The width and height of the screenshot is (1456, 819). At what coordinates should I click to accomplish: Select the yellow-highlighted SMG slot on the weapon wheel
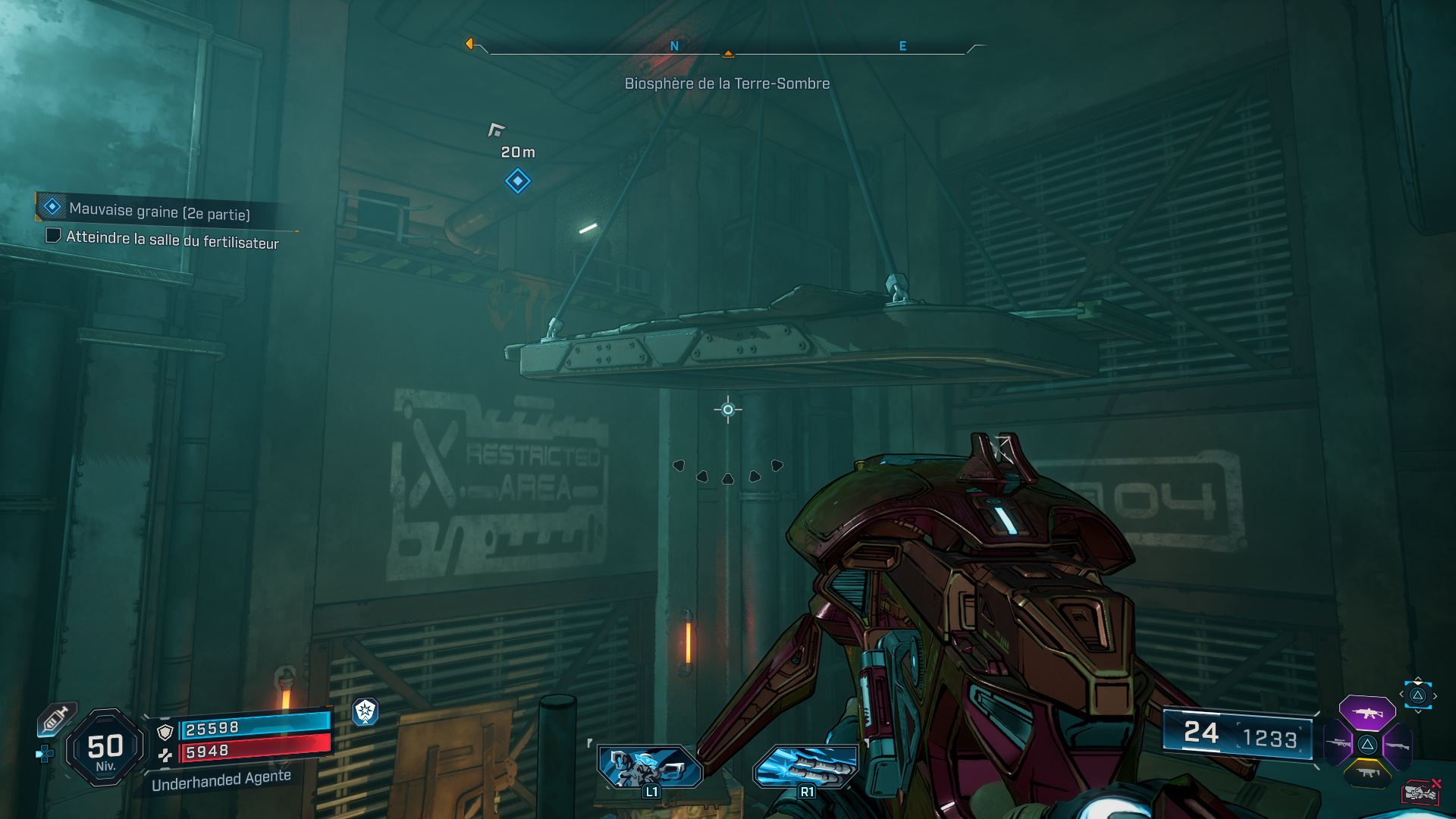1368,773
